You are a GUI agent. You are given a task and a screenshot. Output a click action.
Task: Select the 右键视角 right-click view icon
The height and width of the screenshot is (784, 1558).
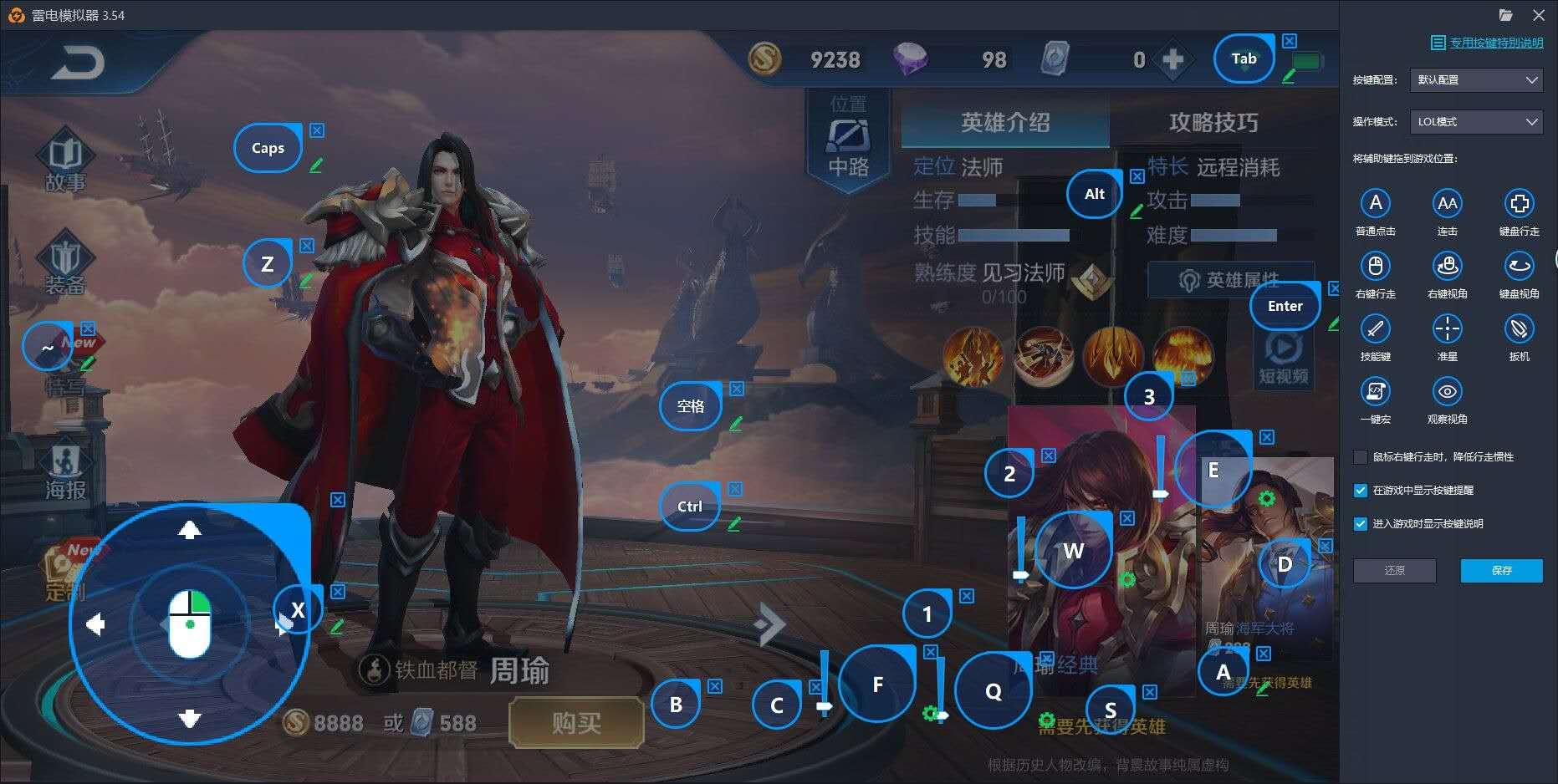tap(1448, 266)
